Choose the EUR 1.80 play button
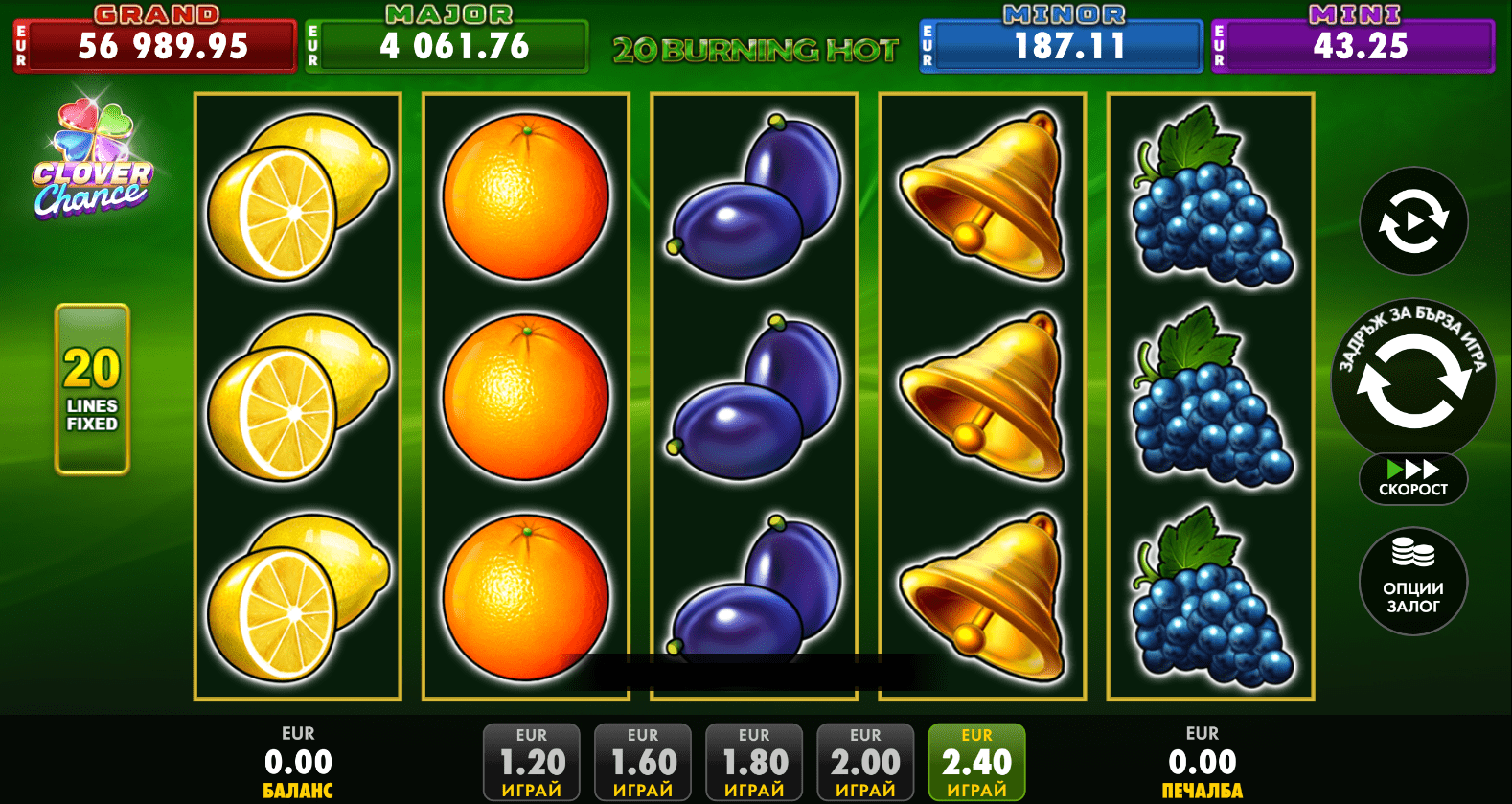This screenshot has width=1512, height=804. coord(754,762)
